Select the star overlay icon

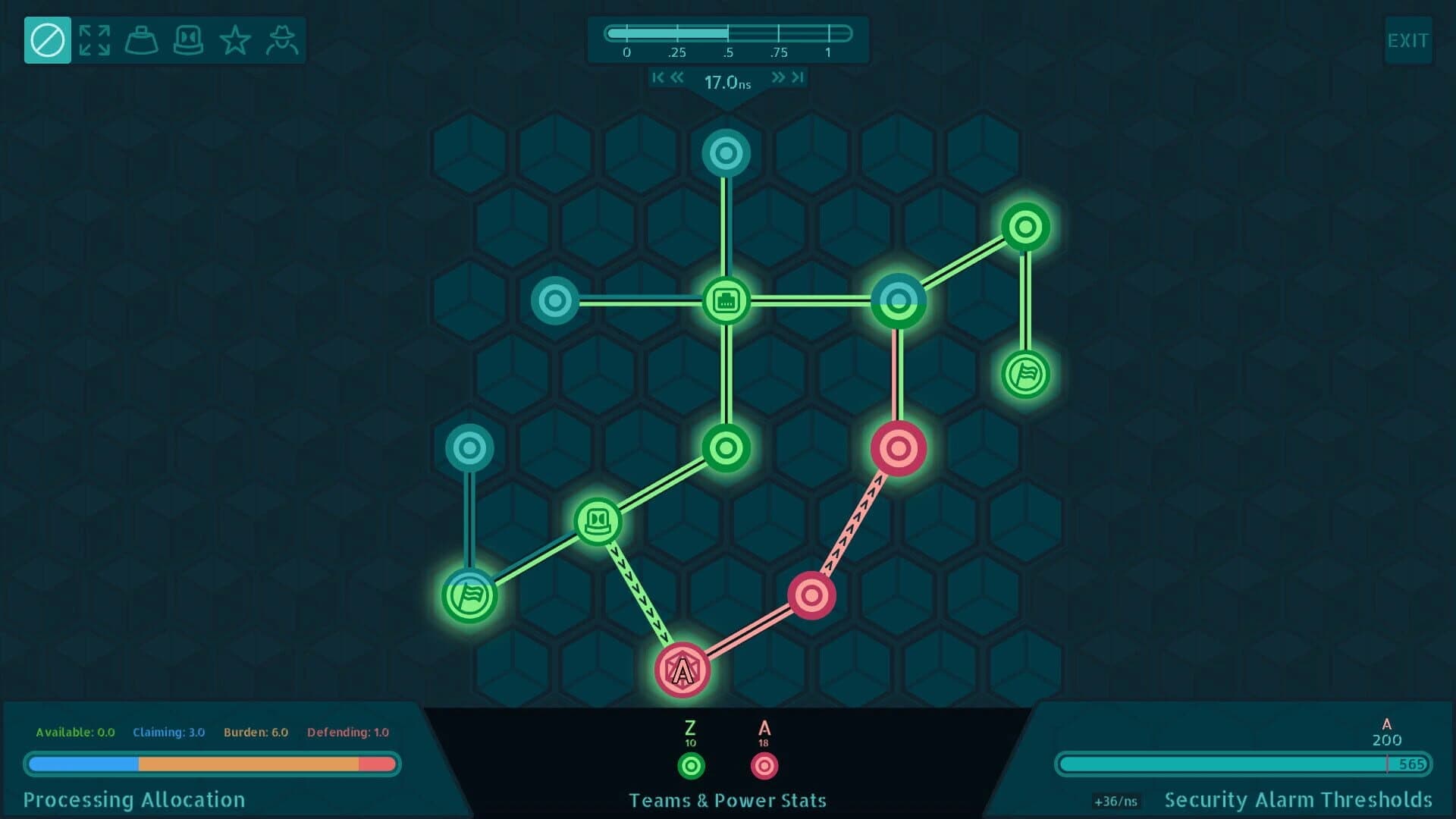click(236, 39)
